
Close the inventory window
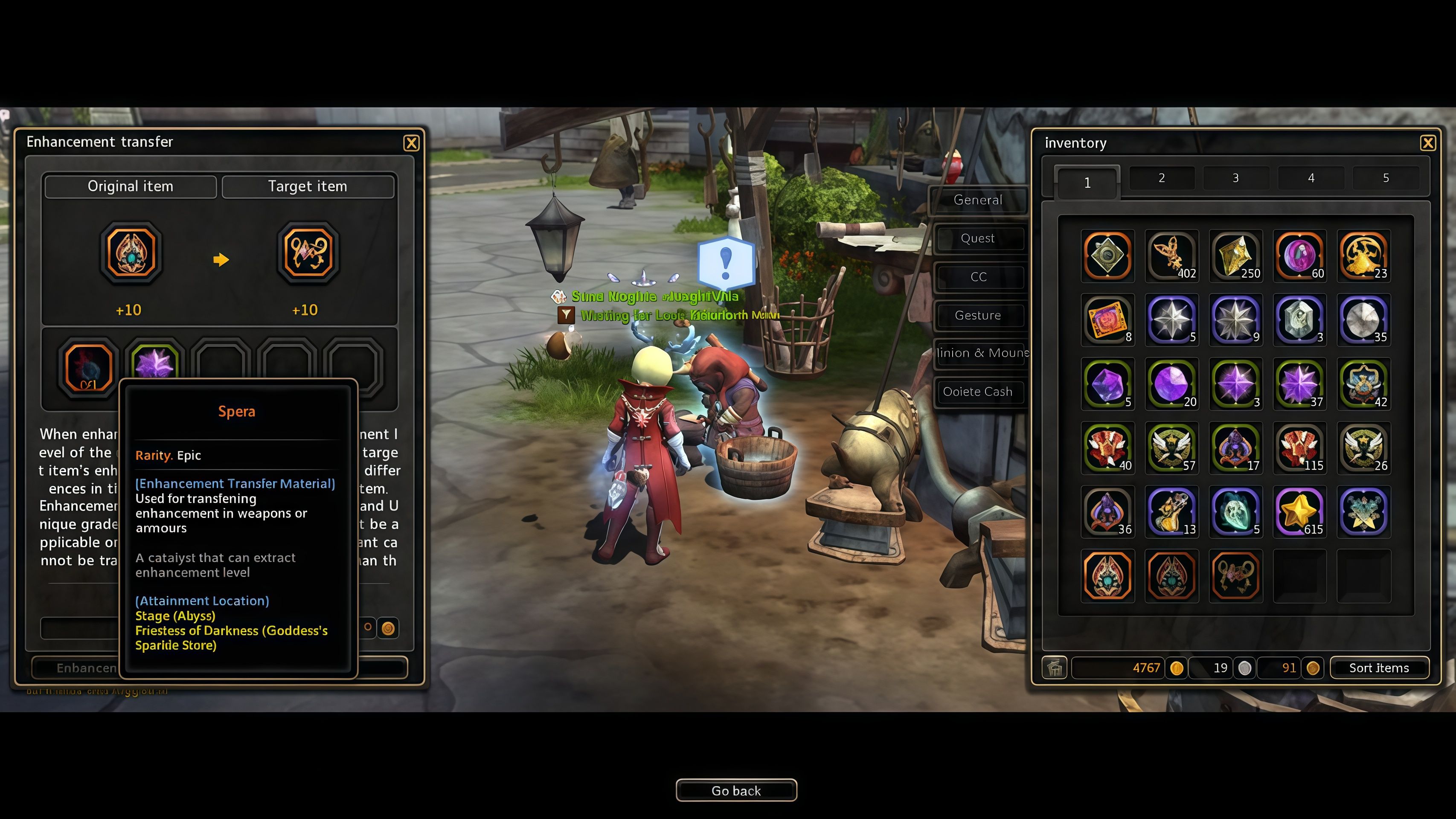coord(1427,143)
